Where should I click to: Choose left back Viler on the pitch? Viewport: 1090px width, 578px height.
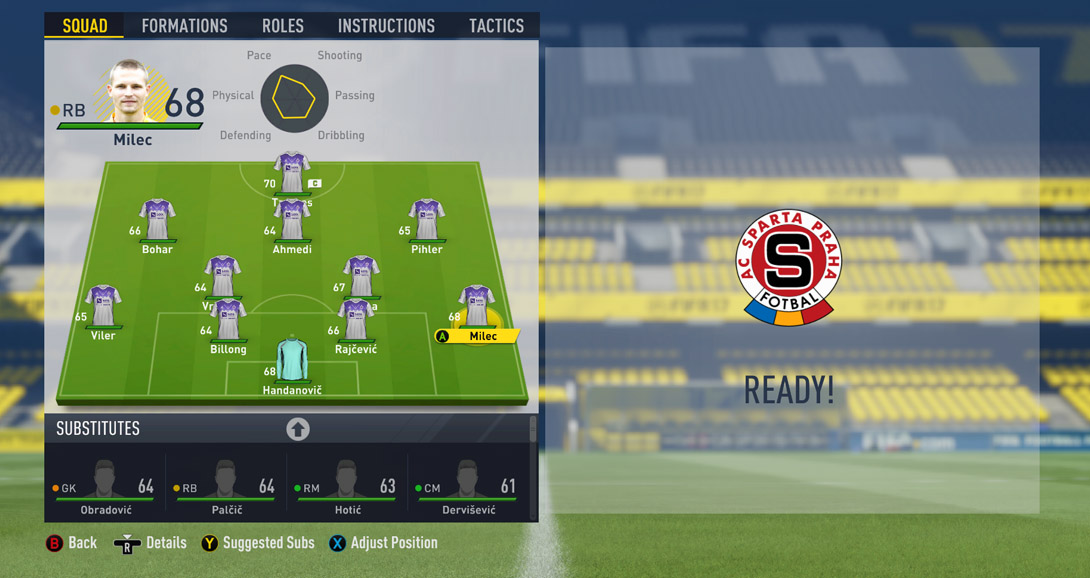point(103,308)
